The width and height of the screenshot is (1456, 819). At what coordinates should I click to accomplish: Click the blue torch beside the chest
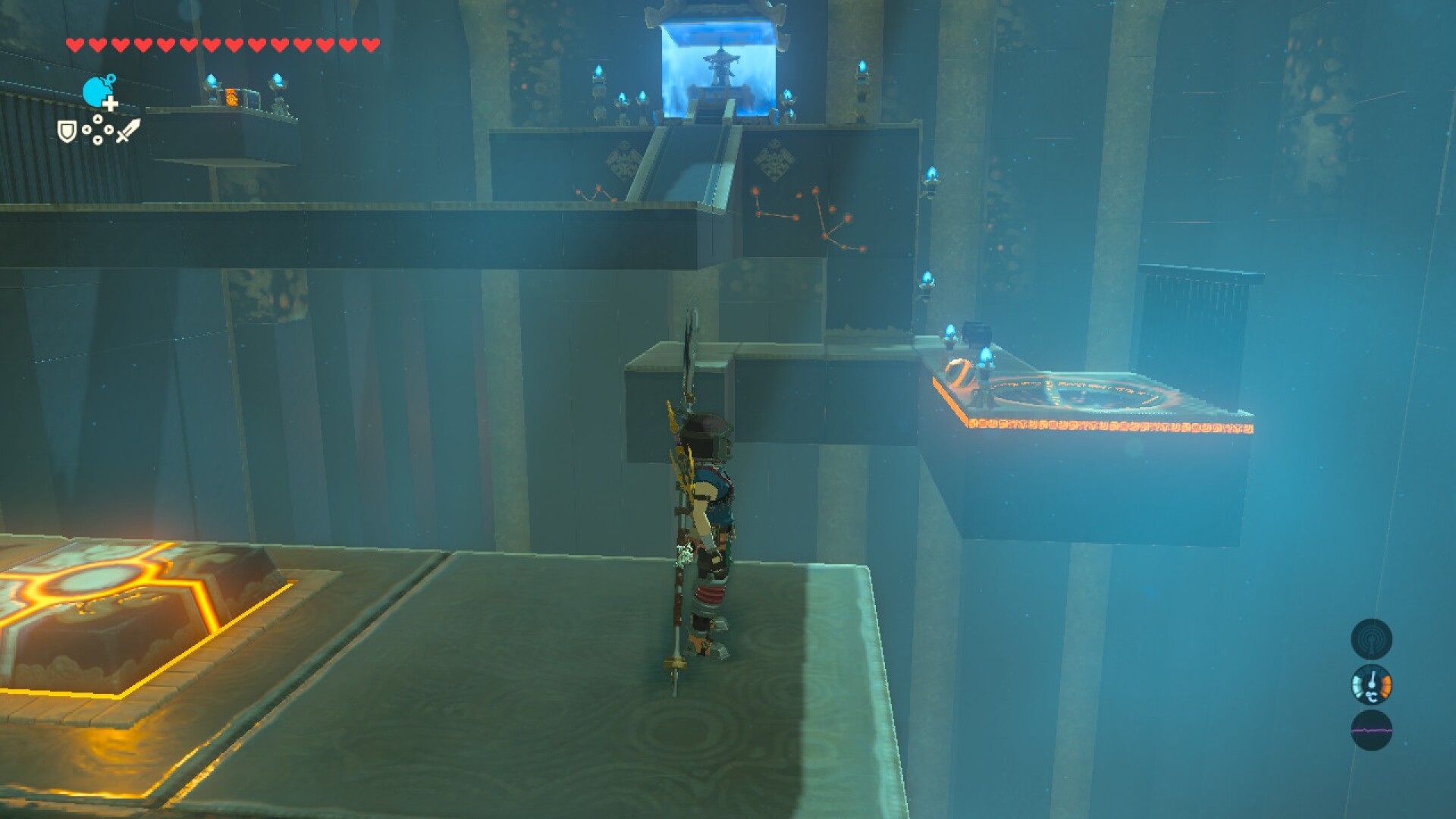950,331
